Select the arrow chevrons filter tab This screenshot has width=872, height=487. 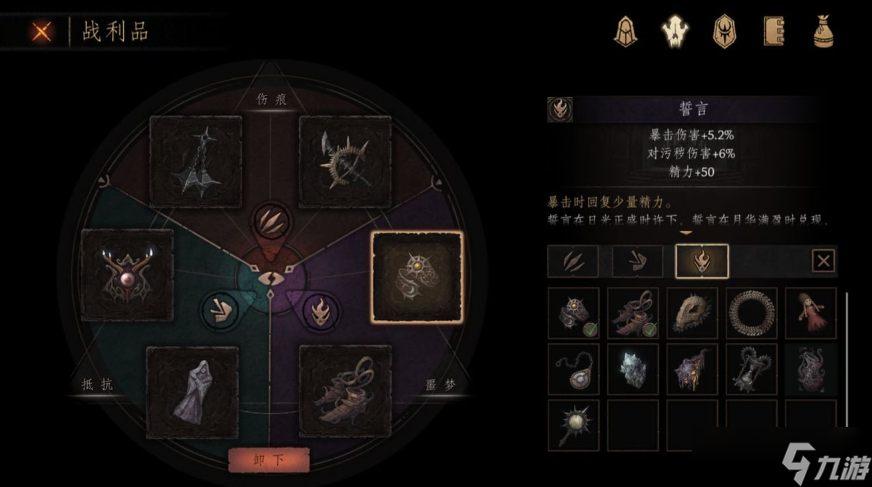637,262
